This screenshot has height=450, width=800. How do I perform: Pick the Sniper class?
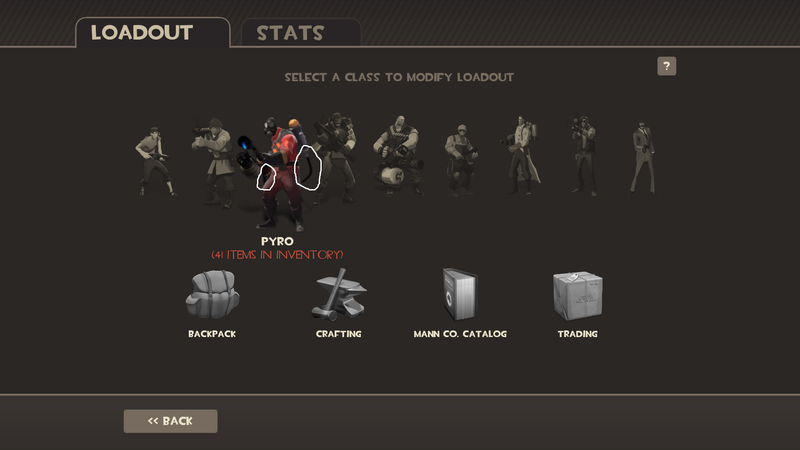tap(583, 155)
